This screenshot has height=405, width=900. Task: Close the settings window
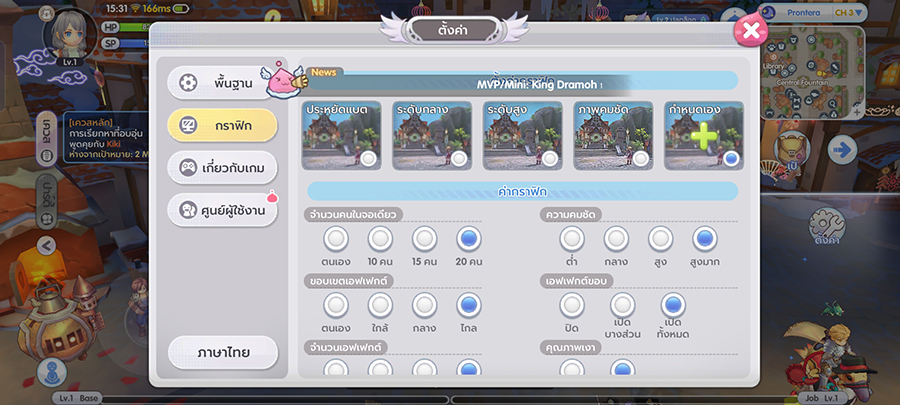749,32
